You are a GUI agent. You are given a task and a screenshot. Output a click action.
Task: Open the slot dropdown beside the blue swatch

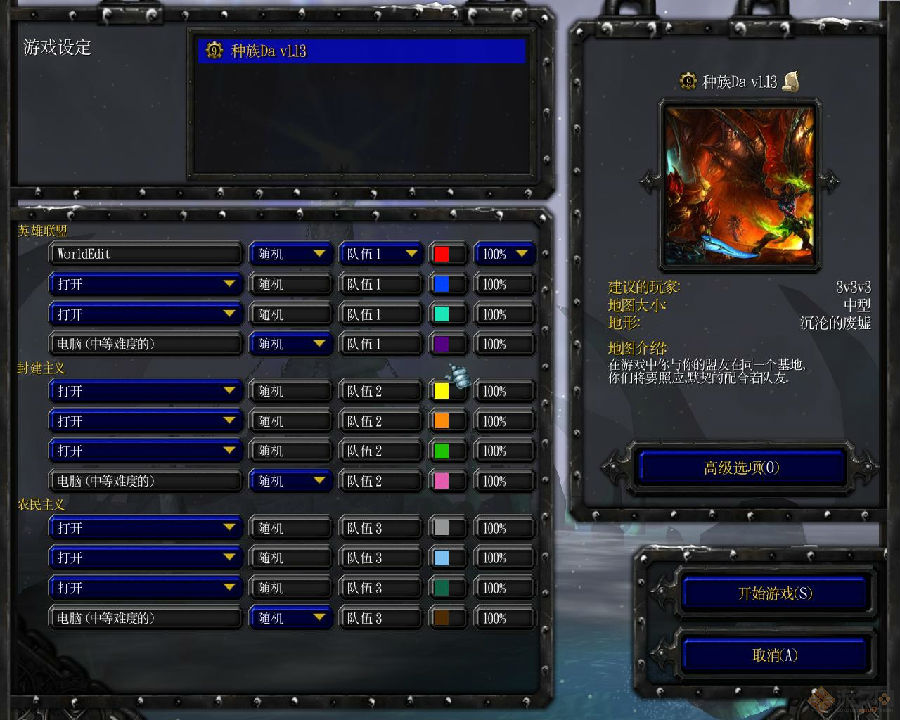[145, 284]
